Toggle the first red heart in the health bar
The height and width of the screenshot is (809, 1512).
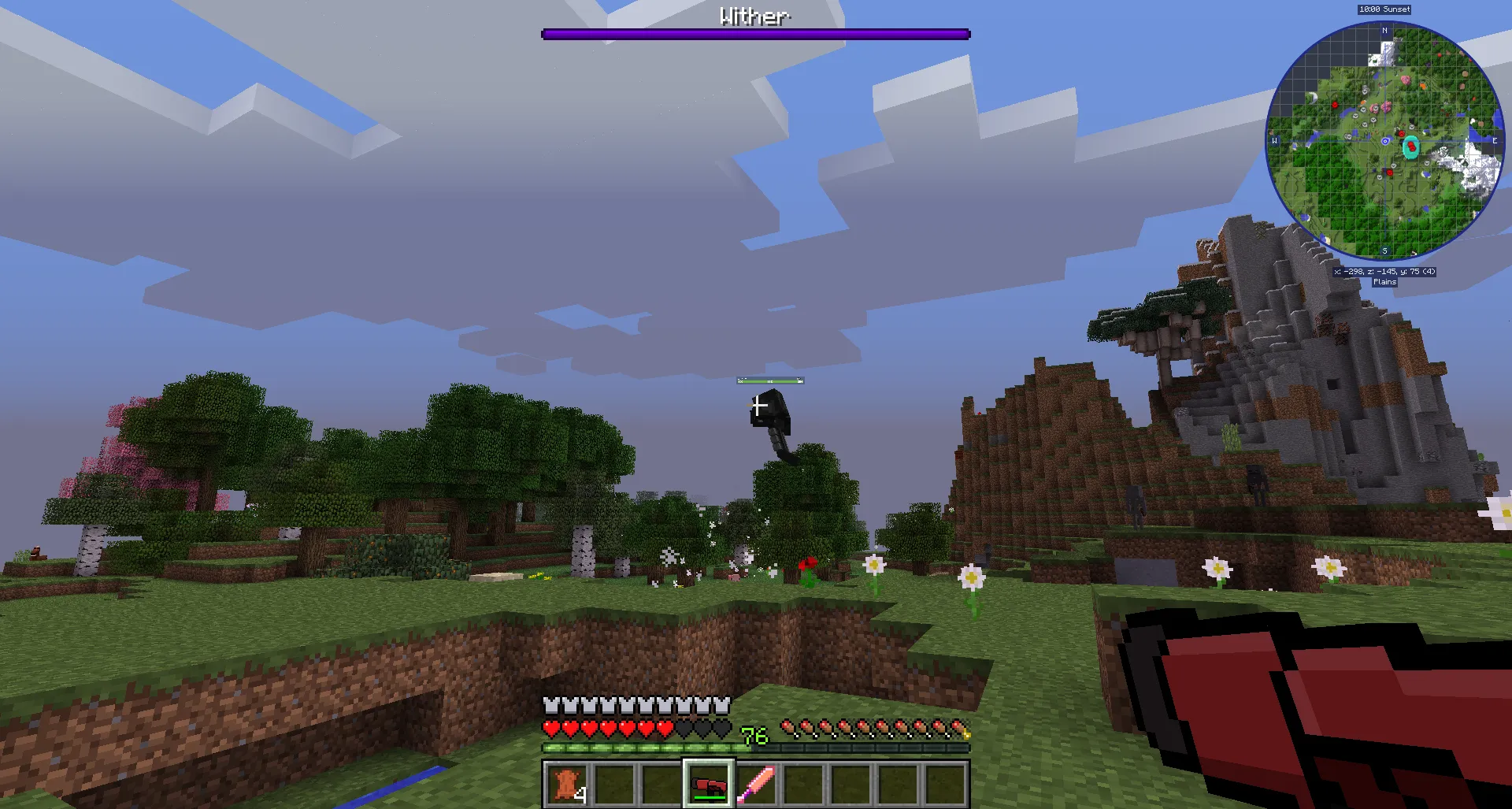pos(550,727)
